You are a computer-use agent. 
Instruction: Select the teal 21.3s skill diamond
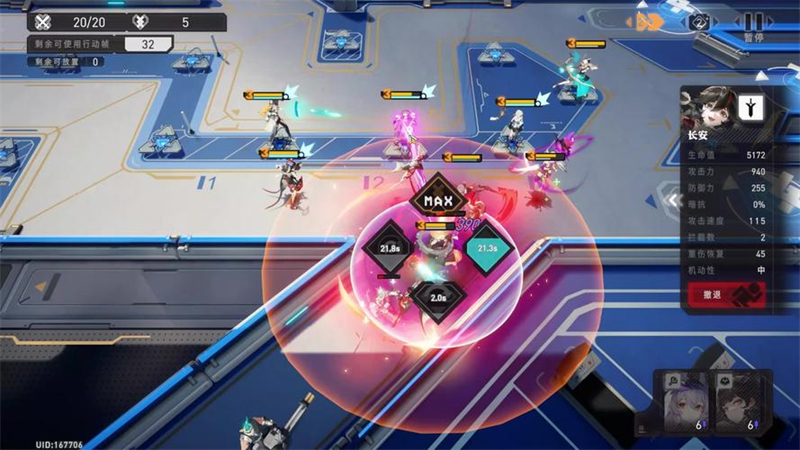487,250
